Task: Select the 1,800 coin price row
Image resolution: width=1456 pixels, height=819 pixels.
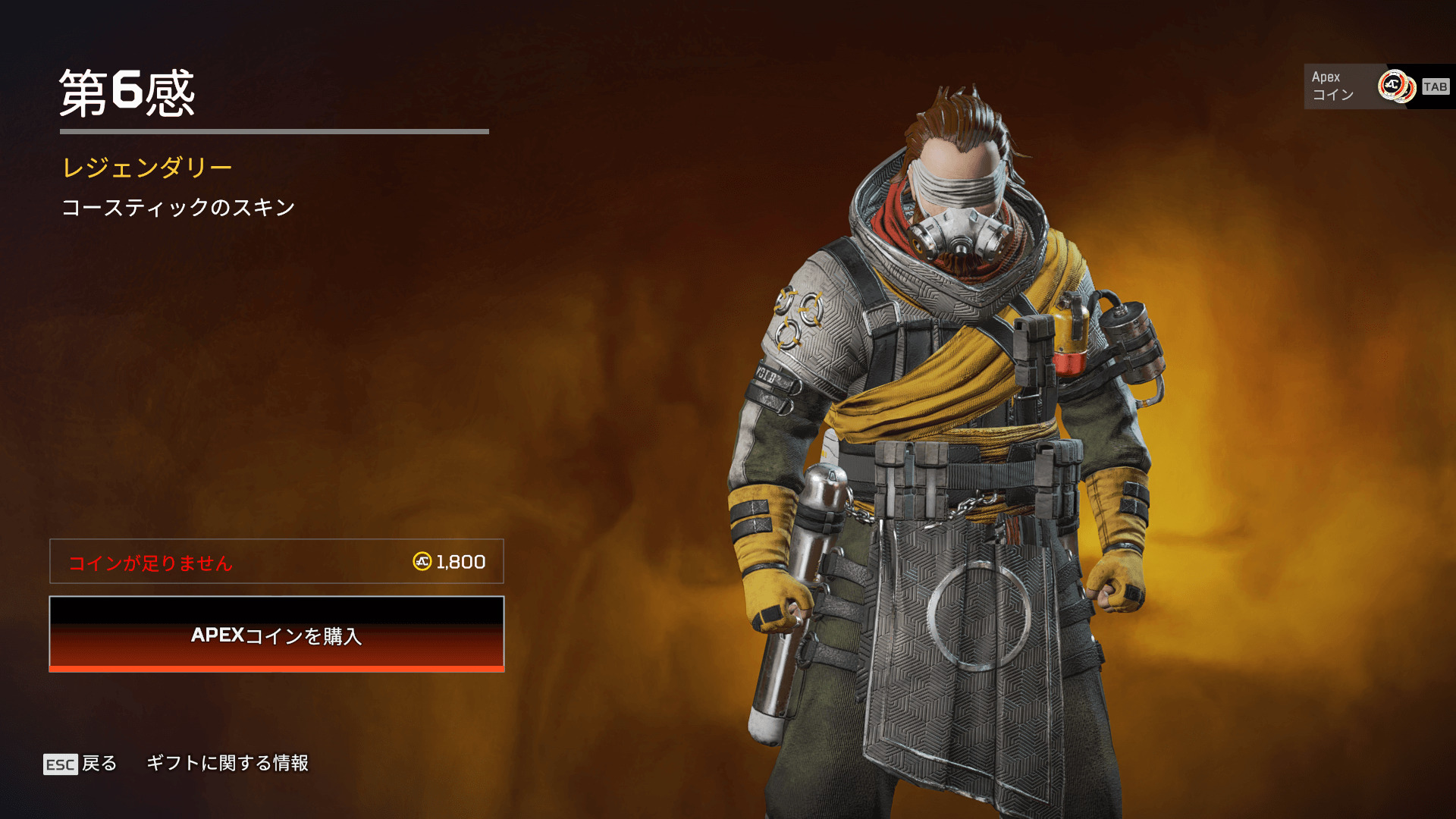Action: [277, 562]
